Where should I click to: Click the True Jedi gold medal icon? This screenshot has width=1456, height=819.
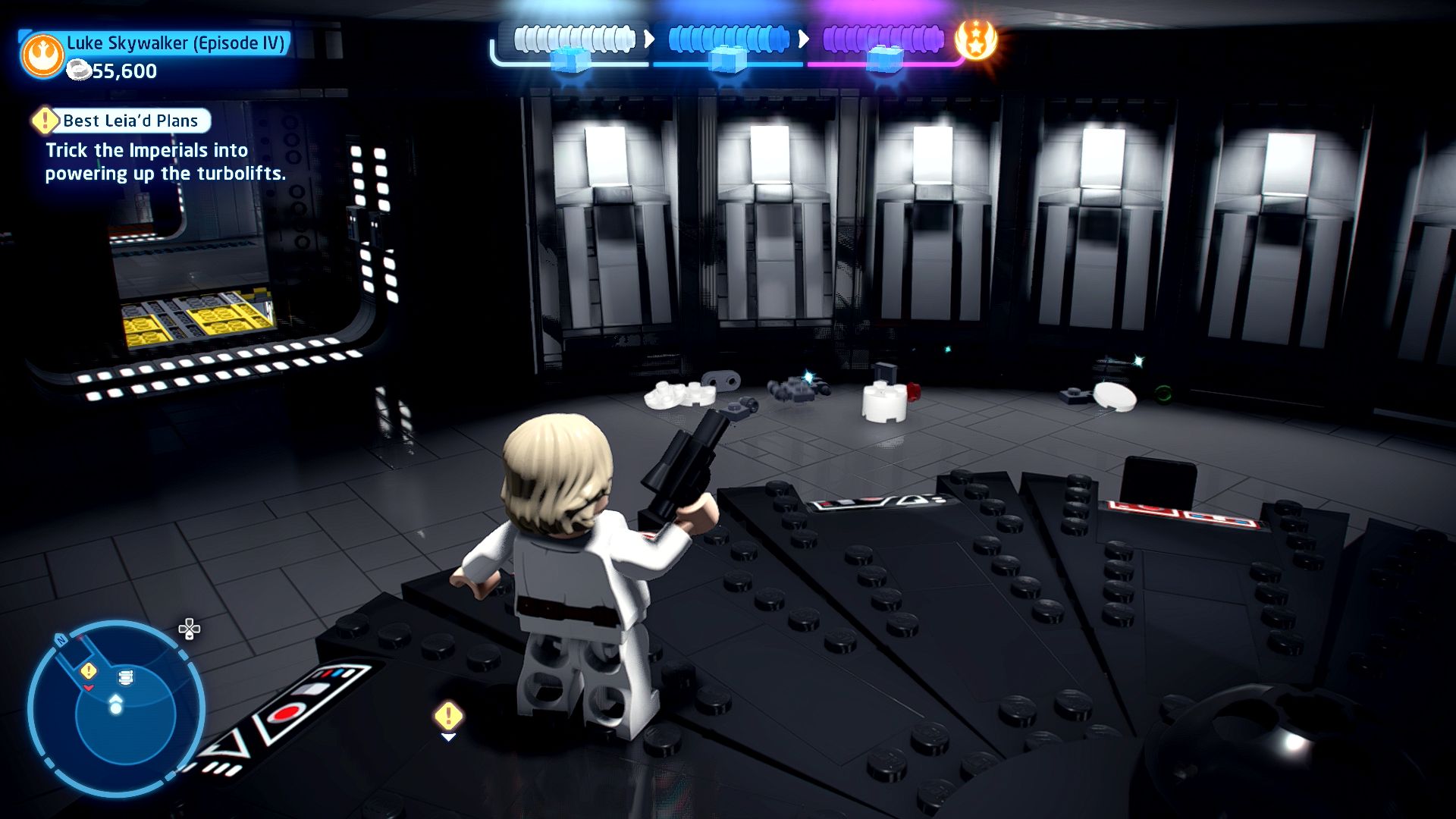pos(975,39)
